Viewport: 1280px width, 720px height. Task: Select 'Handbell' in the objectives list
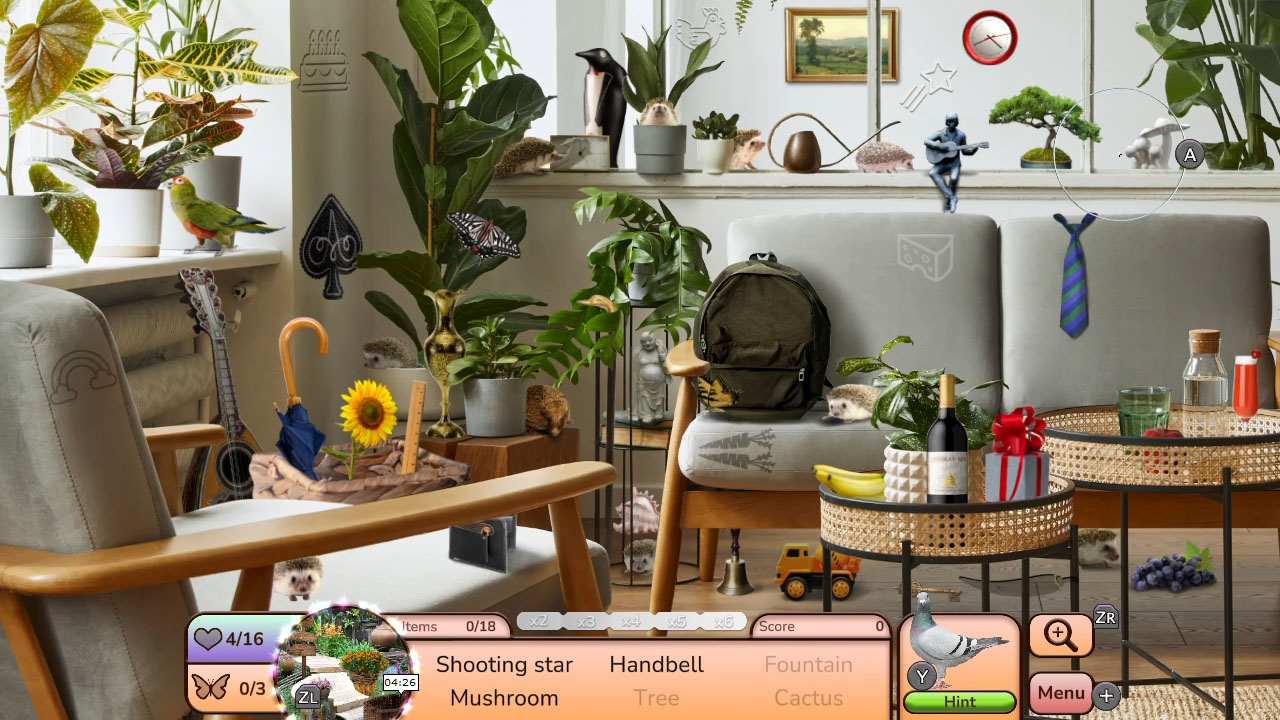pyautogui.click(x=656, y=664)
